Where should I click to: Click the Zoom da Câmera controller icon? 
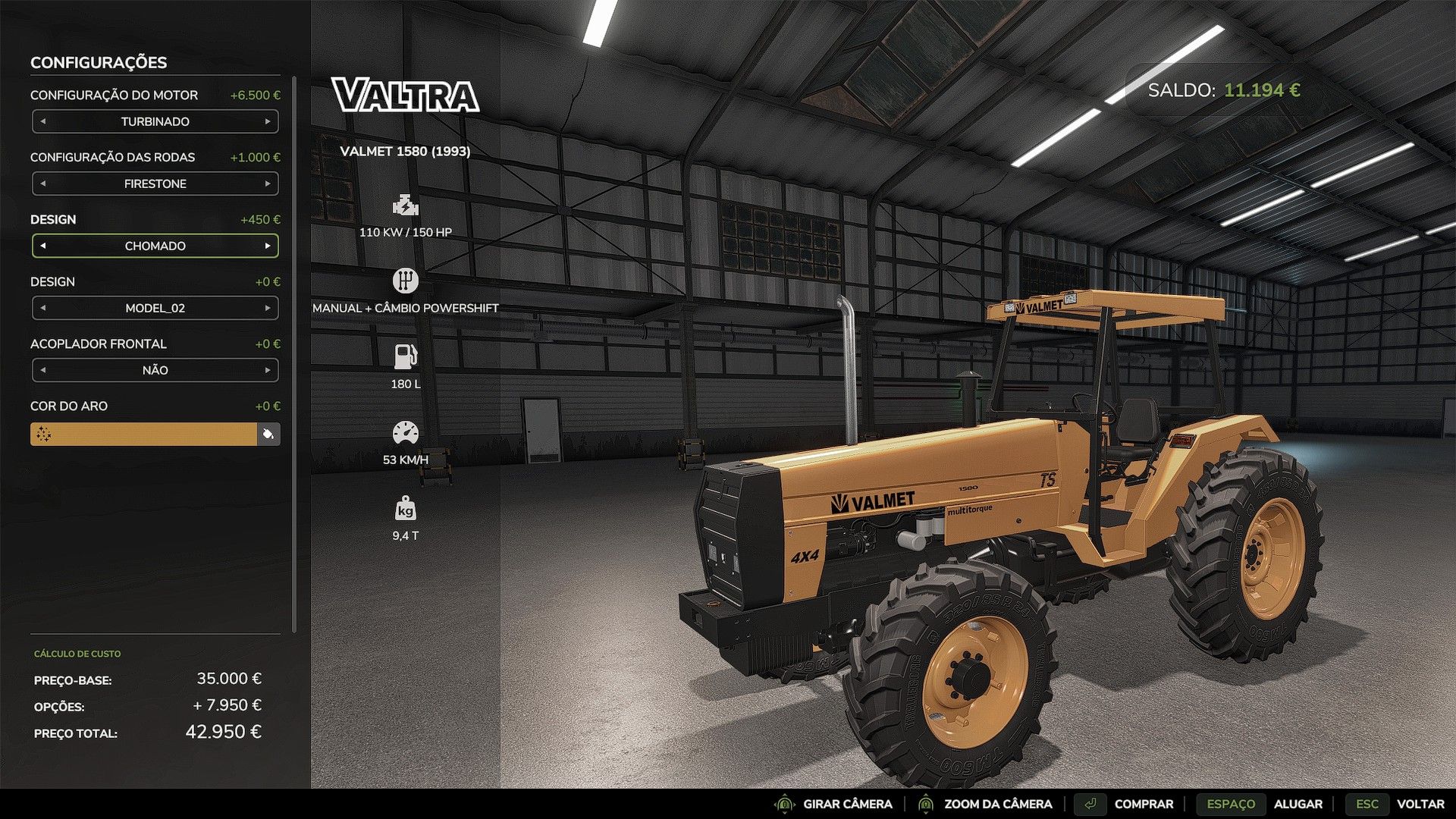click(927, 804)
